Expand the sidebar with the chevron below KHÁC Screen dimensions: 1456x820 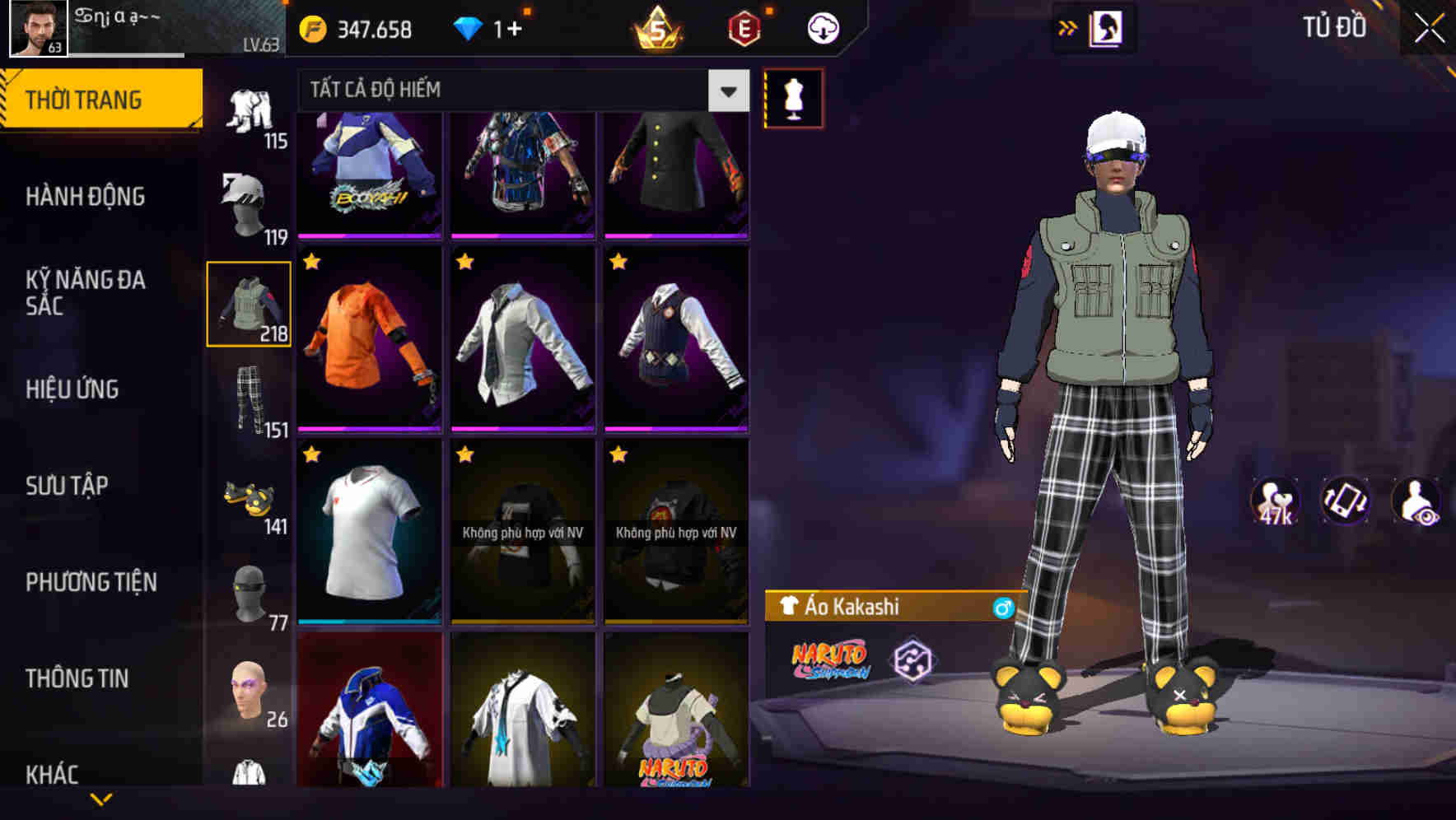pos(99,797)
